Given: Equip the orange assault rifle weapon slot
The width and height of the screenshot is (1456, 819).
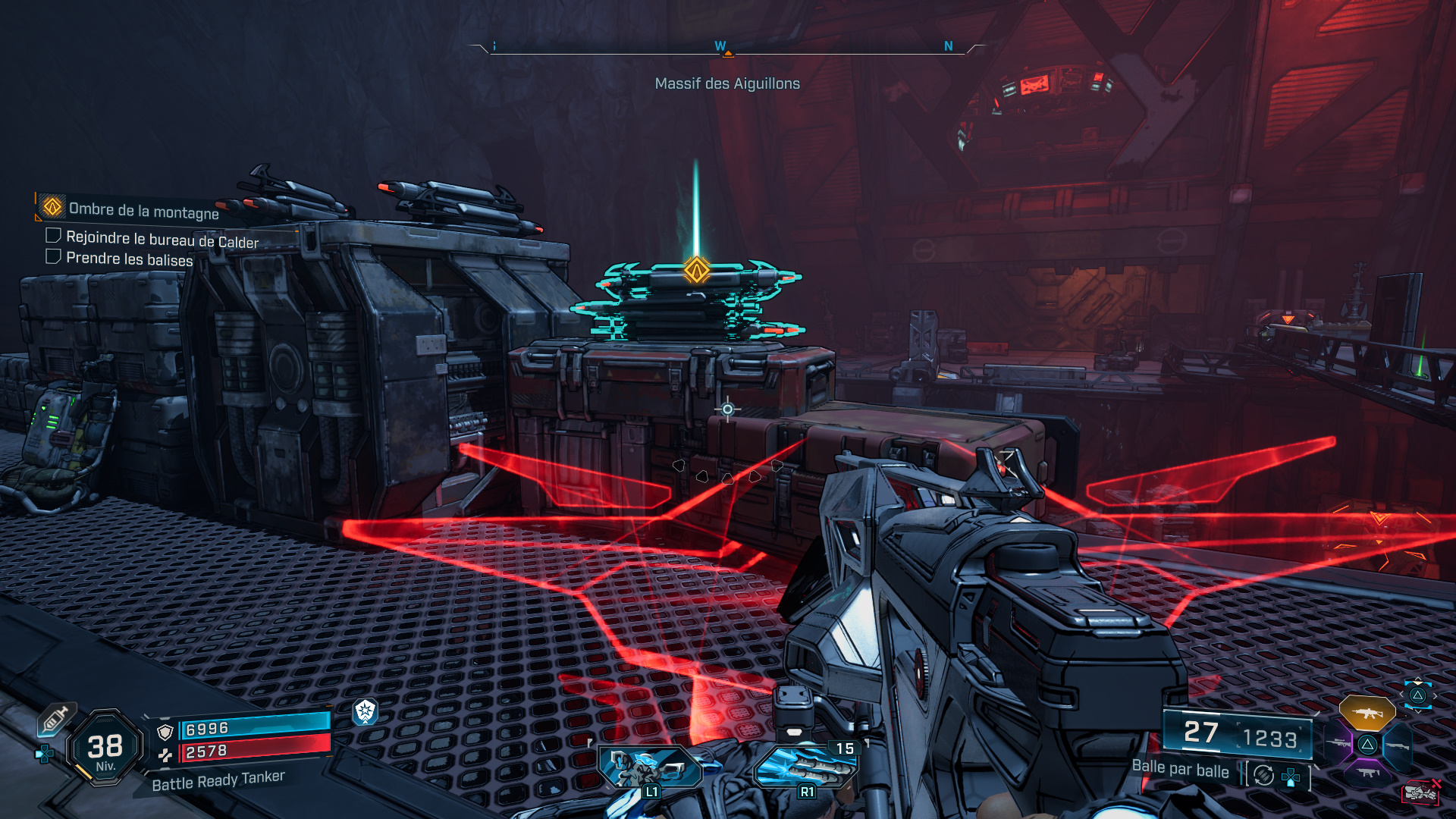Looking at the screenshot, I should 1367,713.
